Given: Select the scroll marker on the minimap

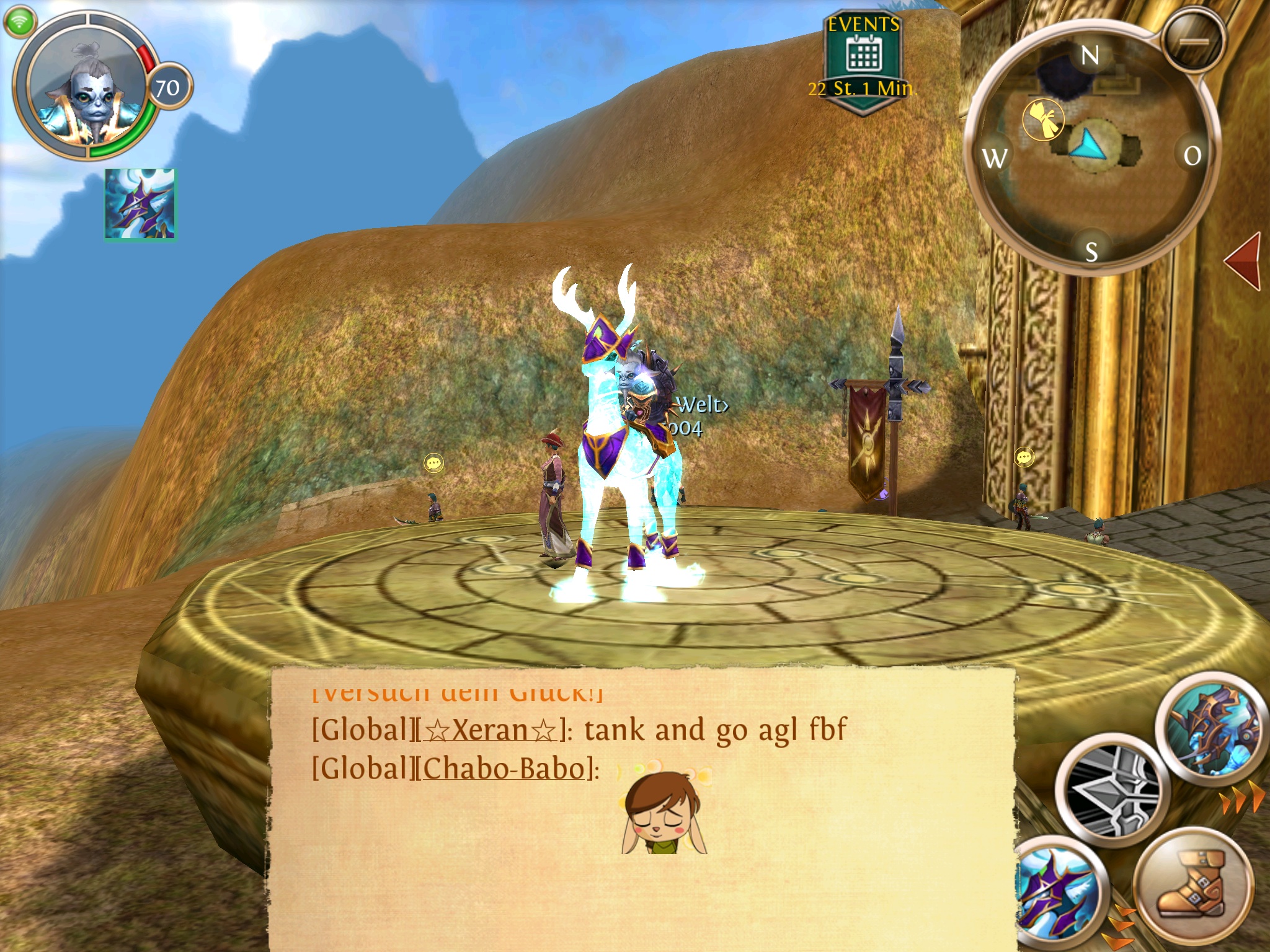Looking at the screenshot, I should [1043, 119].
